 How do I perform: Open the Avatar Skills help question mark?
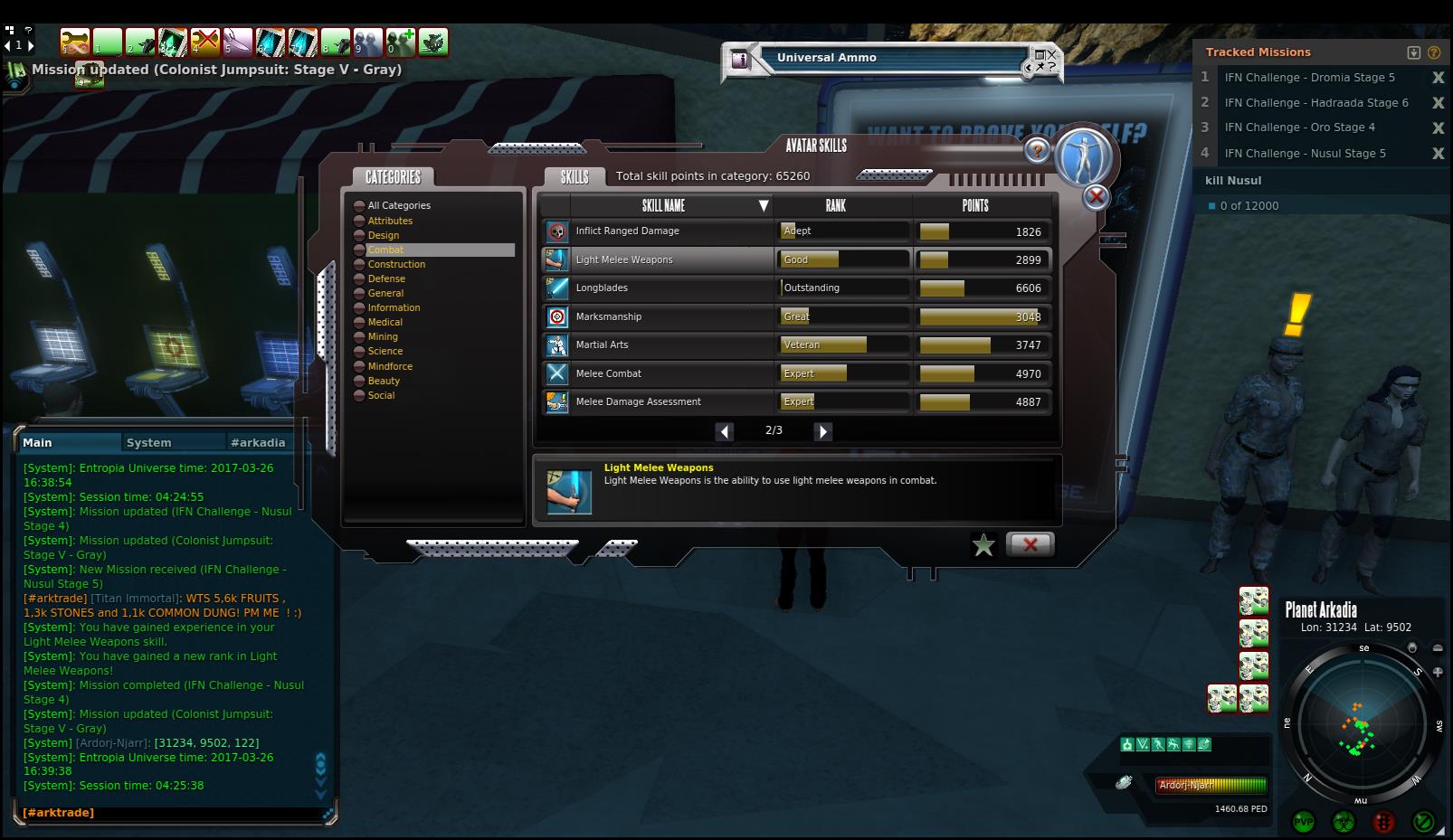pyautogui.click(x=1037, y=151)
